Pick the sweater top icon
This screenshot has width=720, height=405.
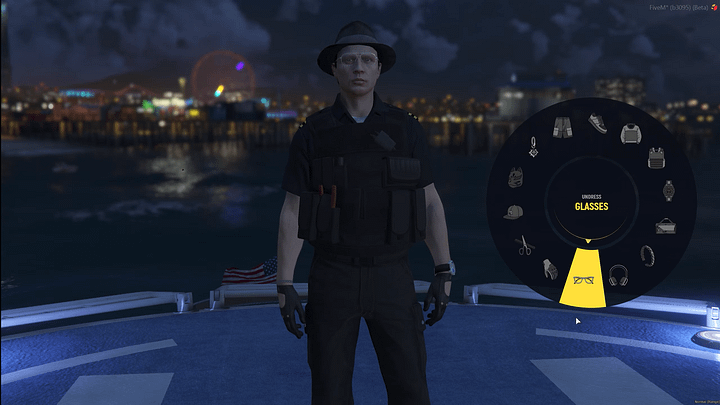click(x=630, y=133)
